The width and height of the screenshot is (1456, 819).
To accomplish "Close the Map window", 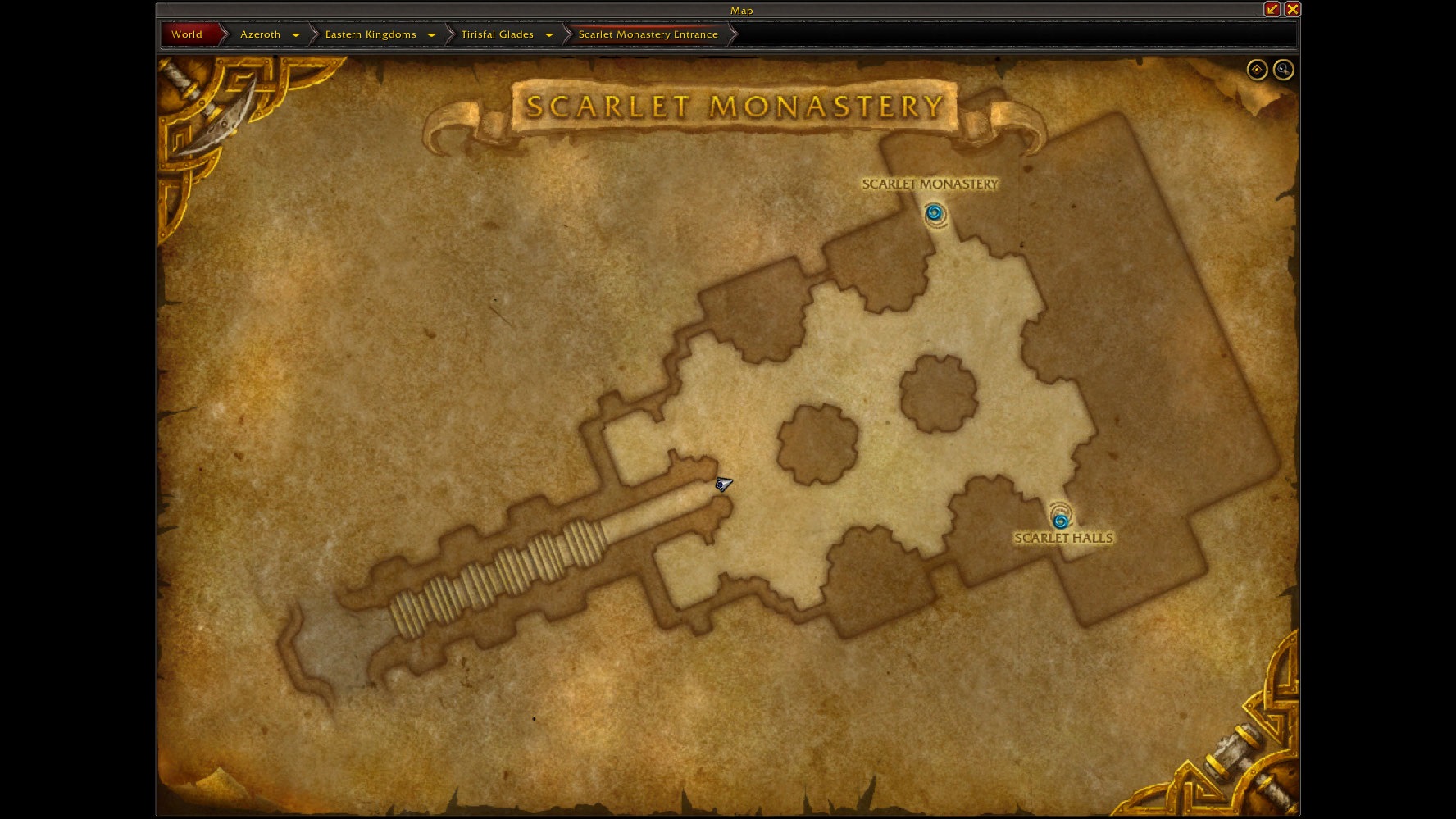I will pyautogui.click(x=1292, y=9).
